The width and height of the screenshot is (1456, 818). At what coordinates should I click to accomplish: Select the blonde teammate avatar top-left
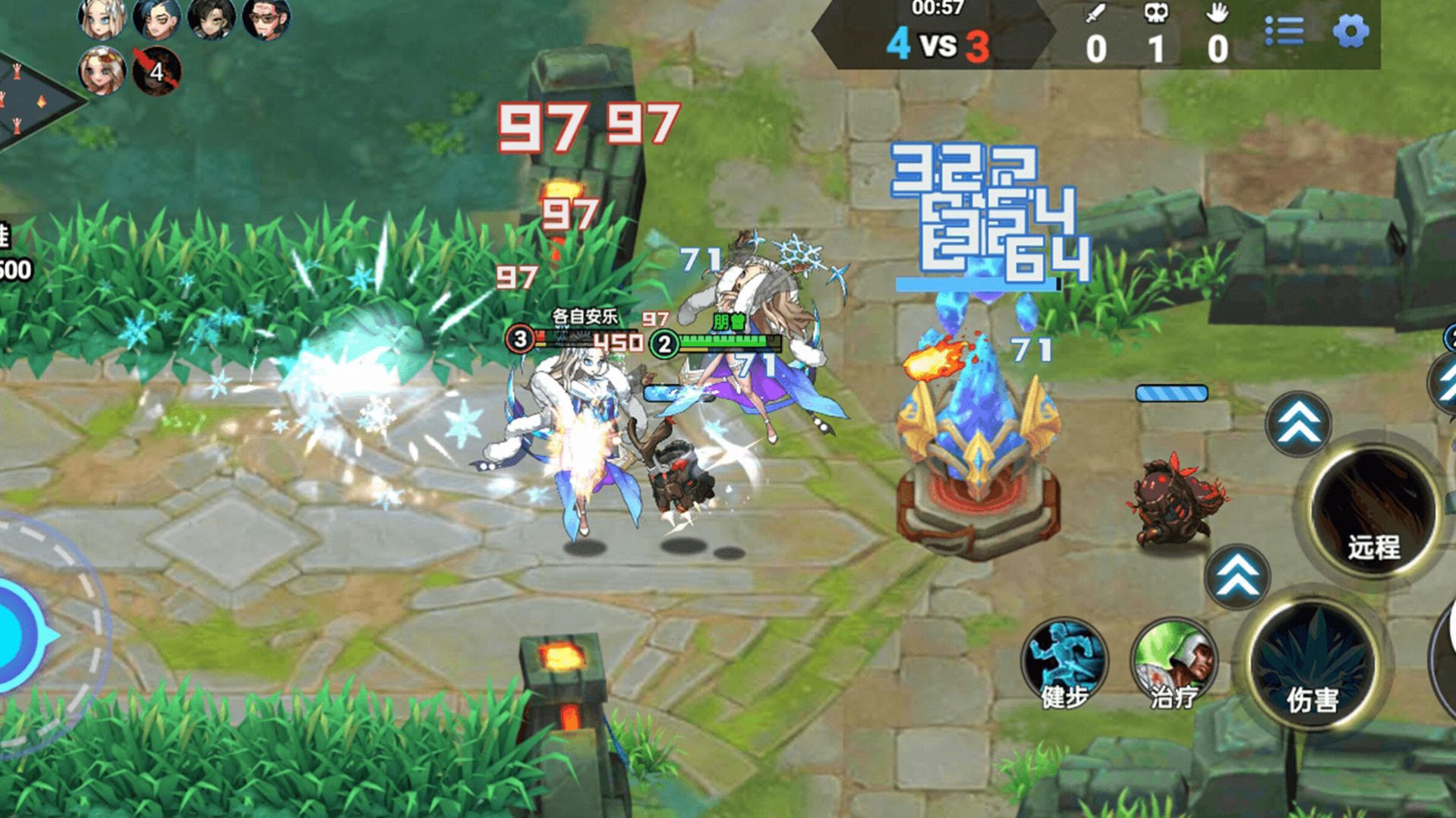[102, 20]
